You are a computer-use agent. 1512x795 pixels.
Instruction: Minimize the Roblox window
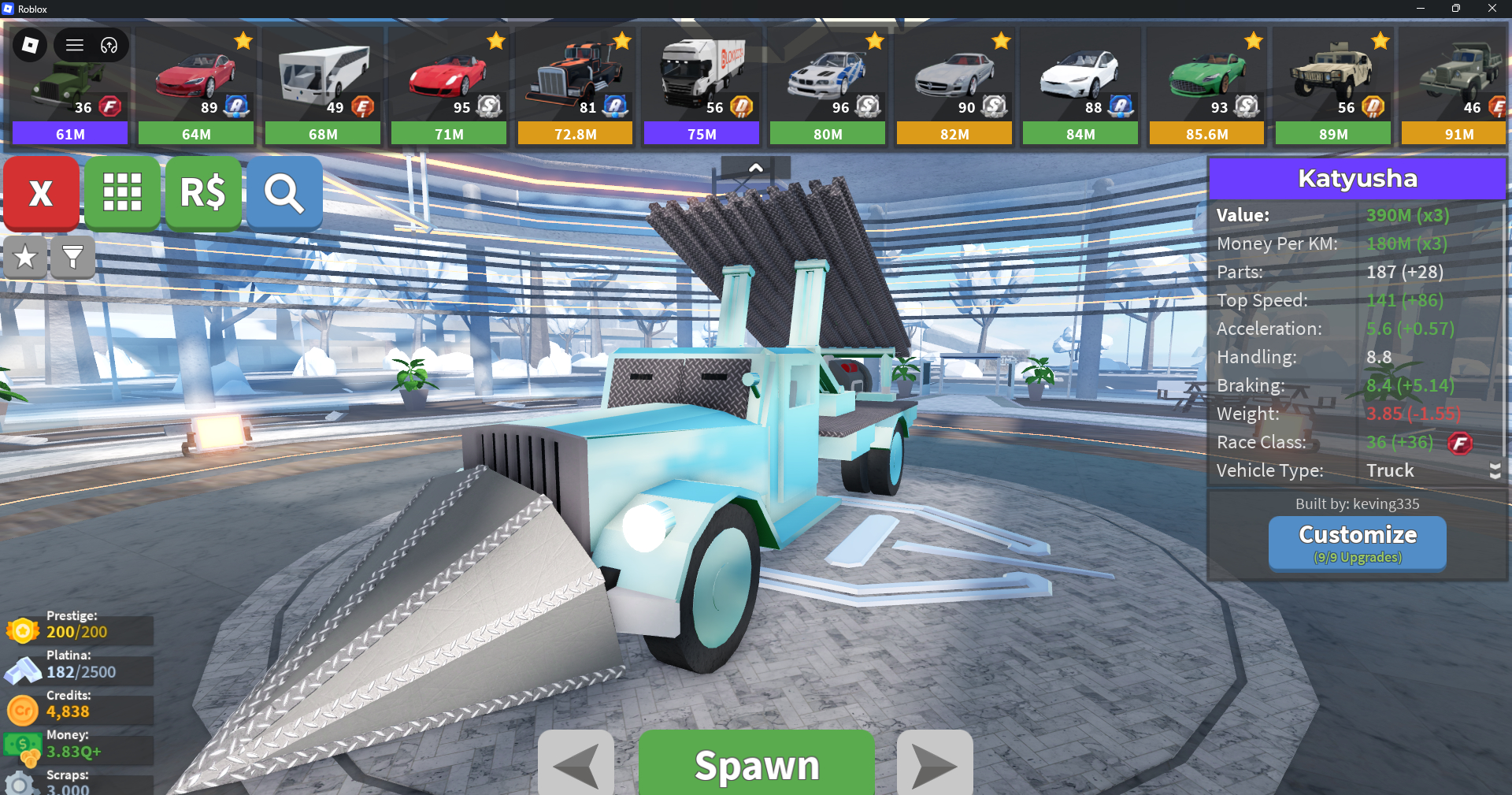1421,9
